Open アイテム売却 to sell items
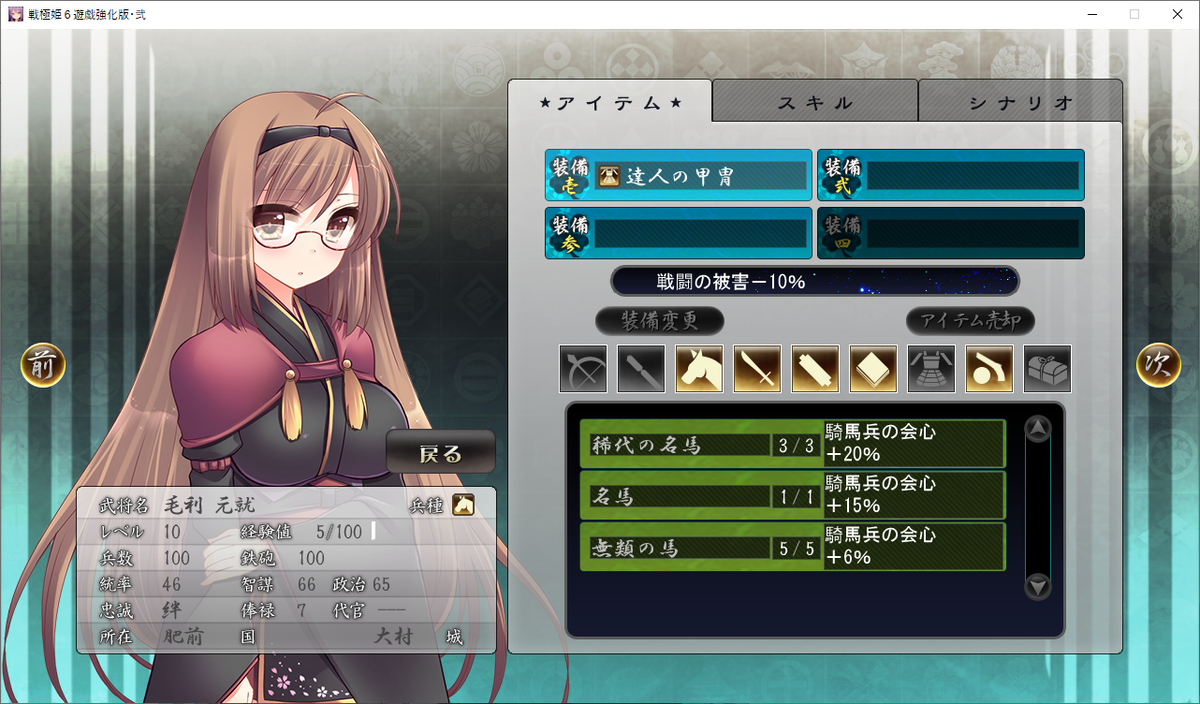The image size is (1200, 704). [970, 321]
